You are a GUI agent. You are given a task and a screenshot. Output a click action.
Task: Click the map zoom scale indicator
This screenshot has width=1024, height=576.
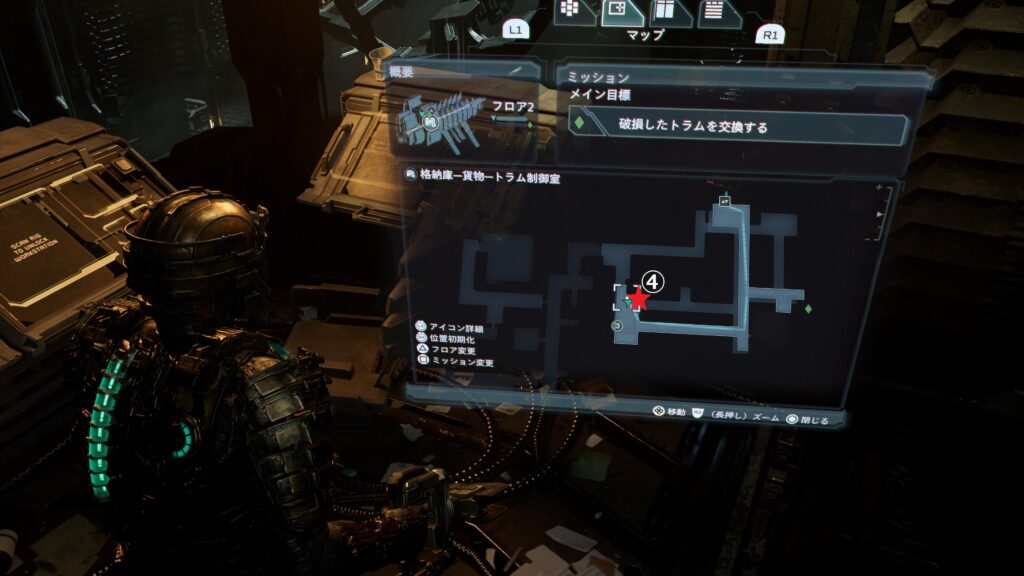(x=880, y=212)
